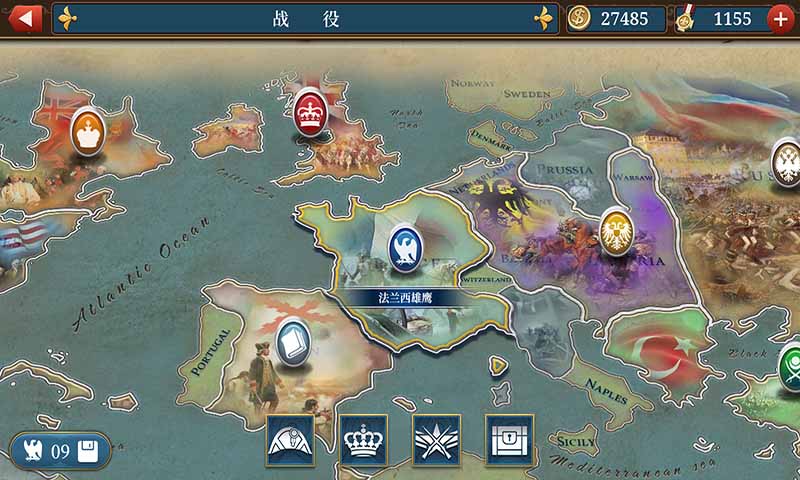The width and height of the screenshot is (800, 480).
Task: Select the orange crown campaign marker
Action: [88, 131]
